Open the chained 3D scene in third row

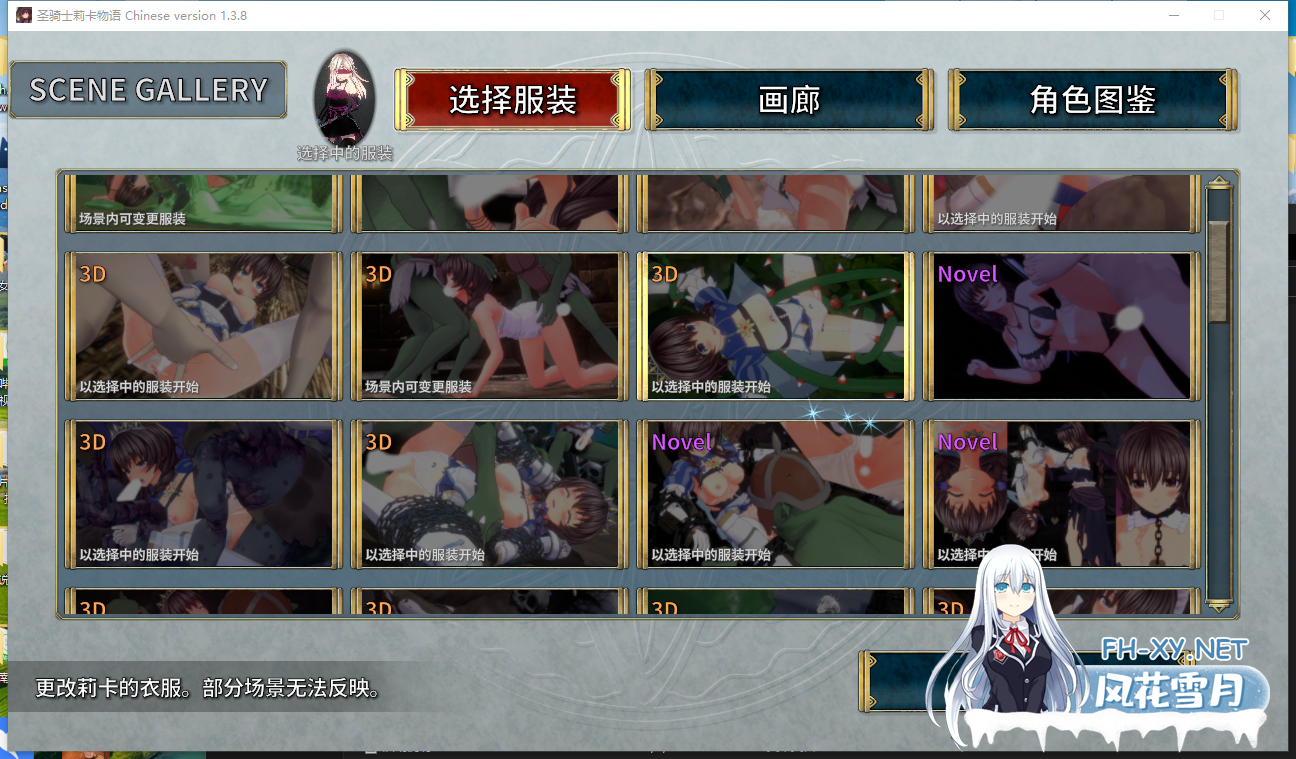(489, 494)
